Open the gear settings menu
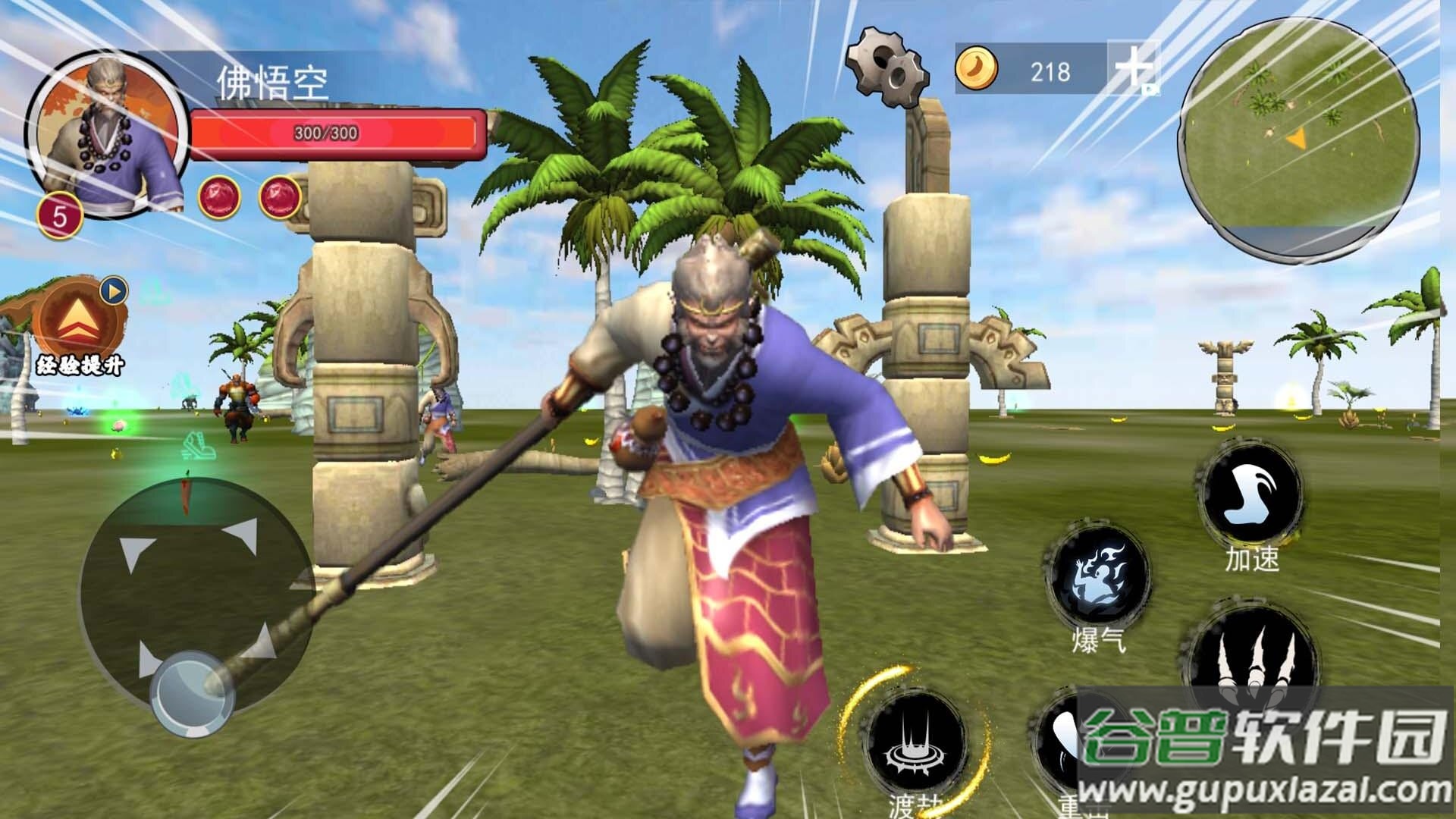This screenshot has width=1456, height=819. (887, 67)
